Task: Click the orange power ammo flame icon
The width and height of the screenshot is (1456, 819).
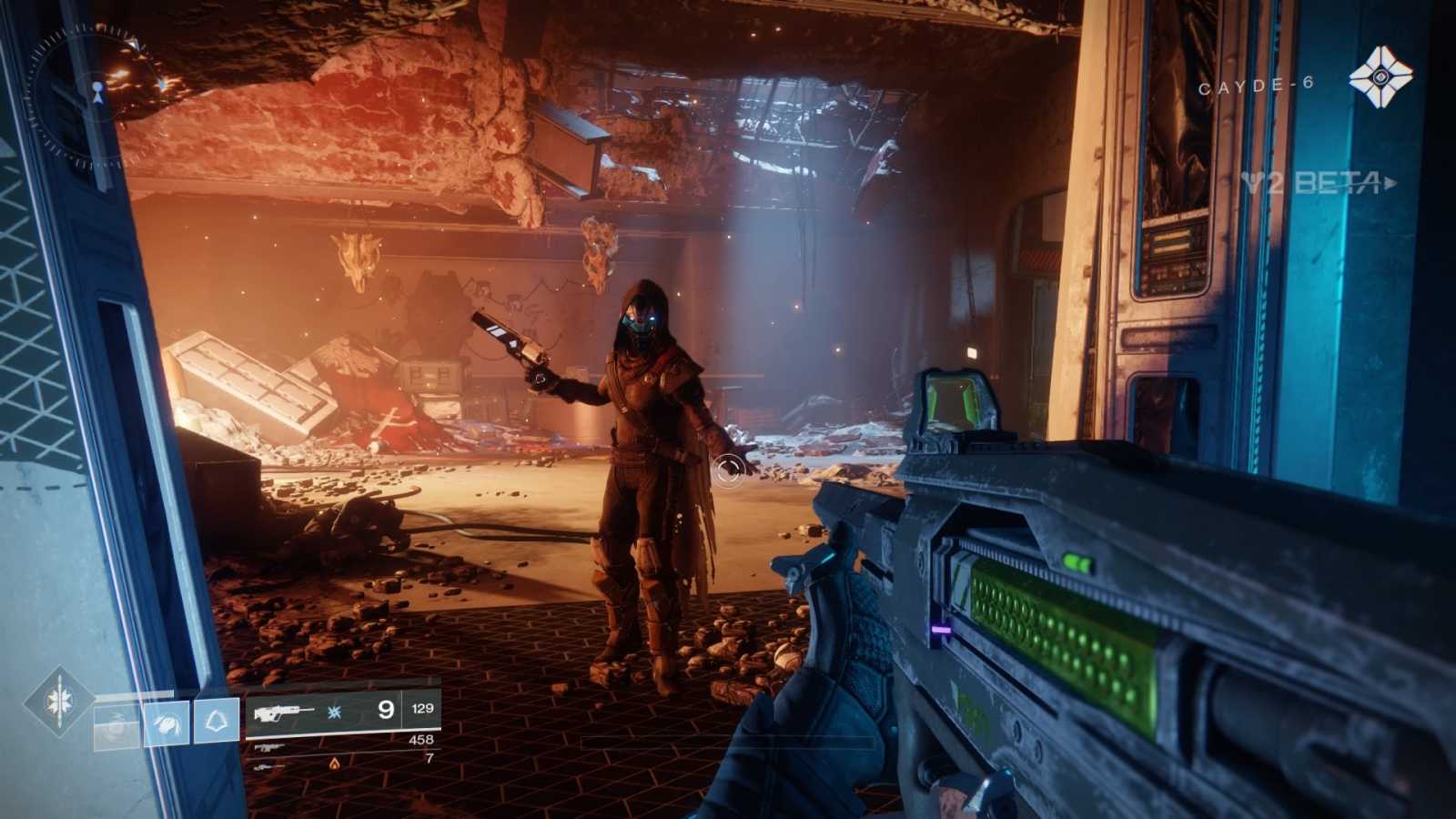Action: (334, 764)
